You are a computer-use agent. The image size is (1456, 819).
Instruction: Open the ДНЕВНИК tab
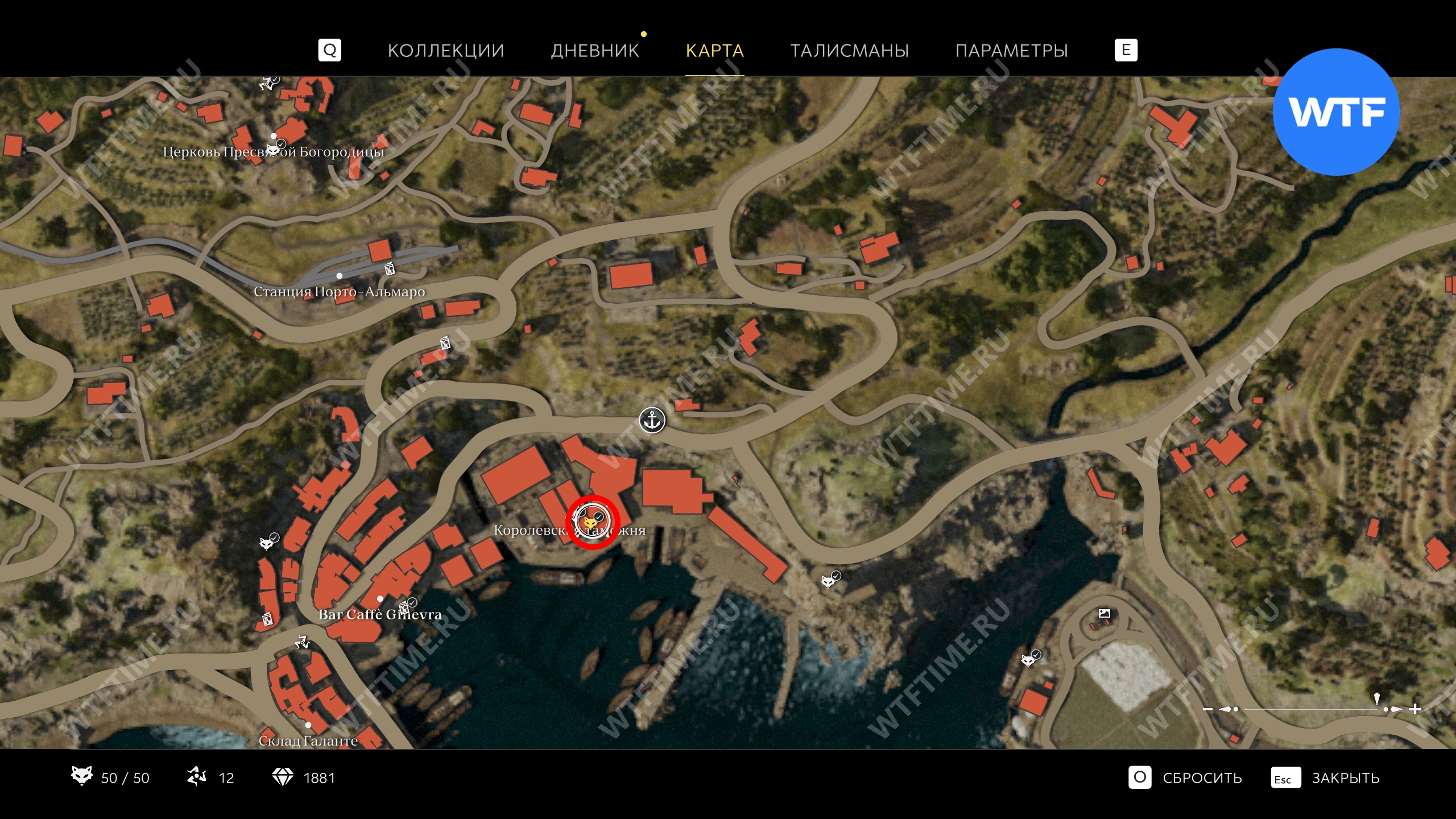pyautogui.click(x=595, y=51)
